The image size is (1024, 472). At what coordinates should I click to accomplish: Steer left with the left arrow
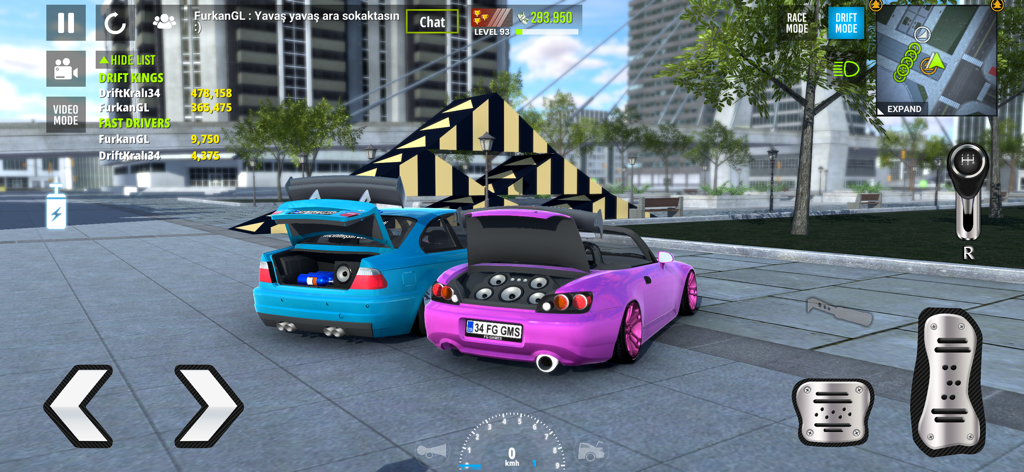[x=78, y=405]
